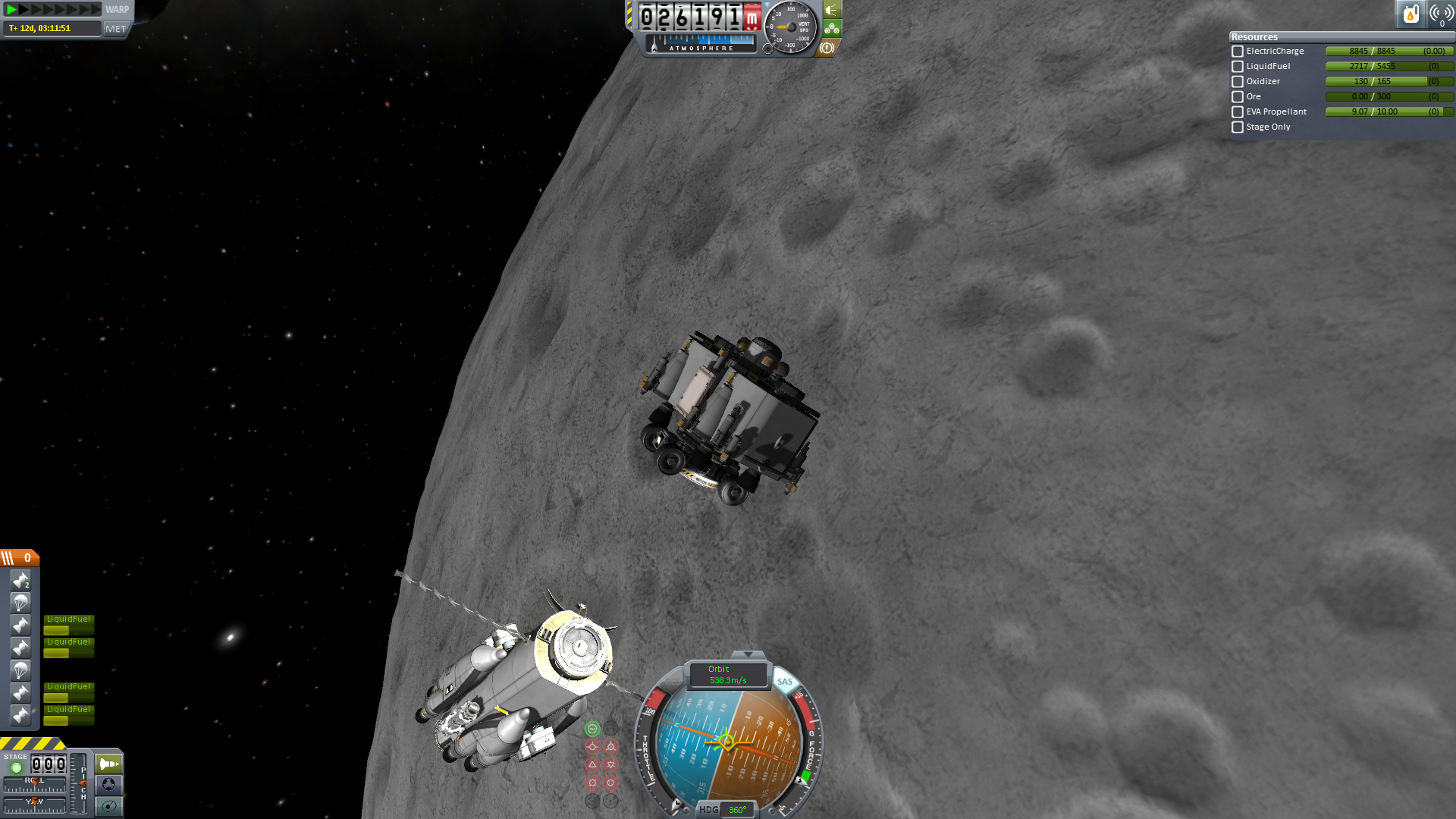The width and height of the screenshot is (1456, 819).
Task: Toggle the brakes button
Action: (827, 48)
